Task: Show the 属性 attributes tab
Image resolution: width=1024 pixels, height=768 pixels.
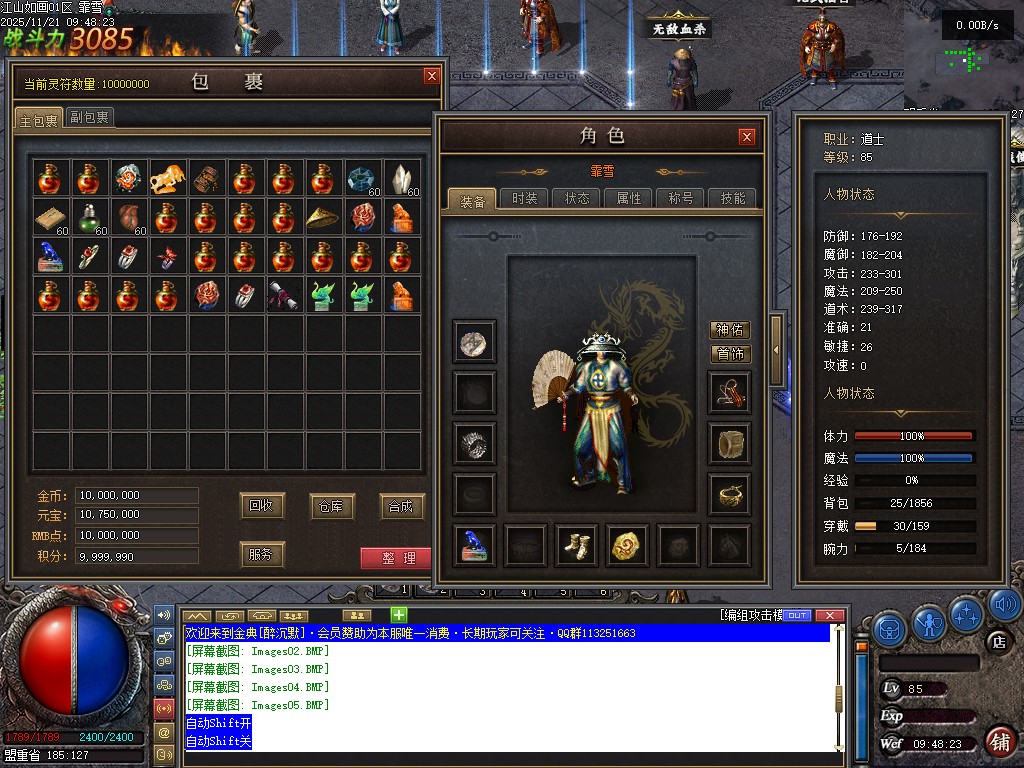Action: (x=629, y=198)
